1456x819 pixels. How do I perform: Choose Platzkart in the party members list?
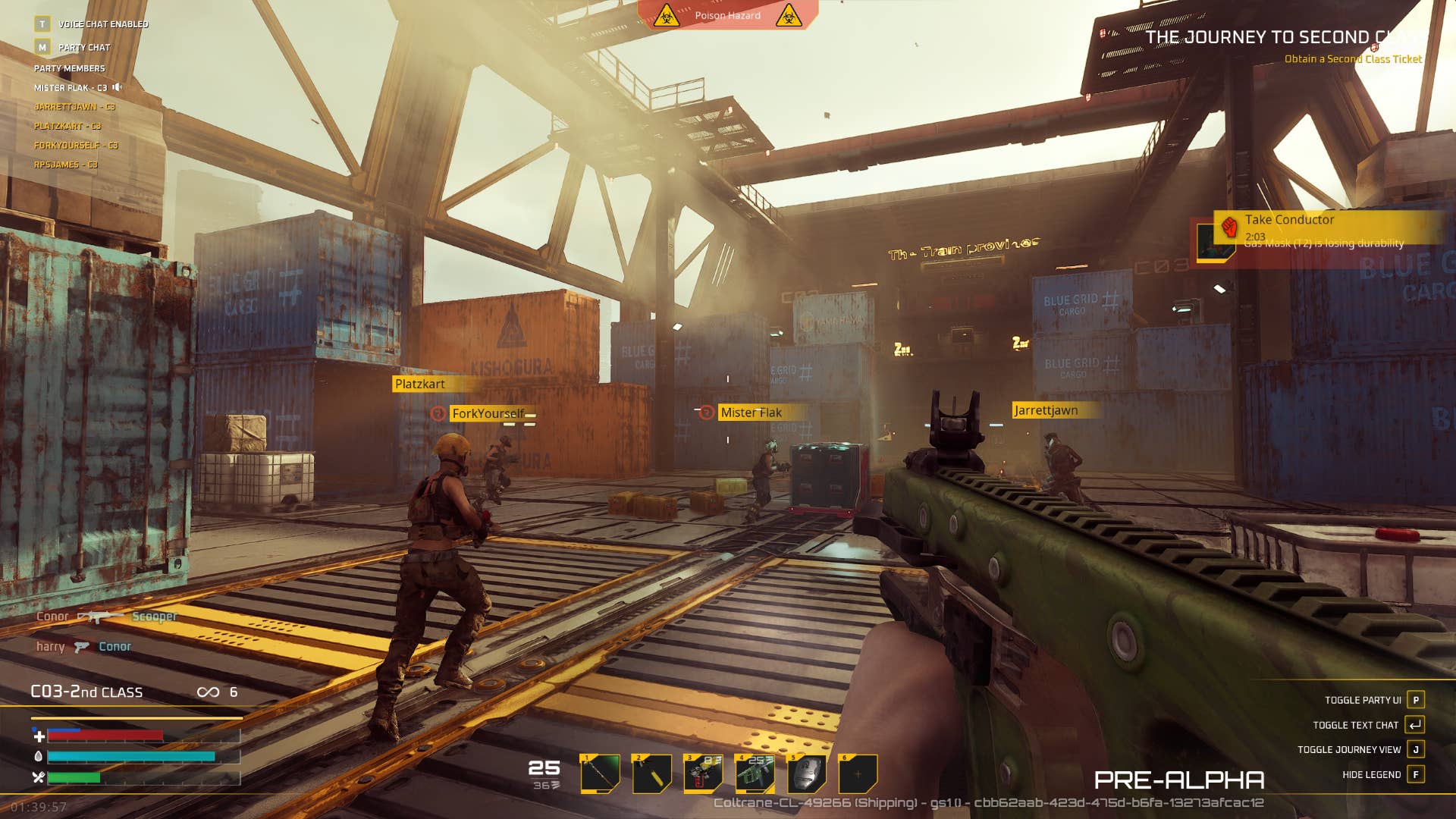[x=67, y=126]
